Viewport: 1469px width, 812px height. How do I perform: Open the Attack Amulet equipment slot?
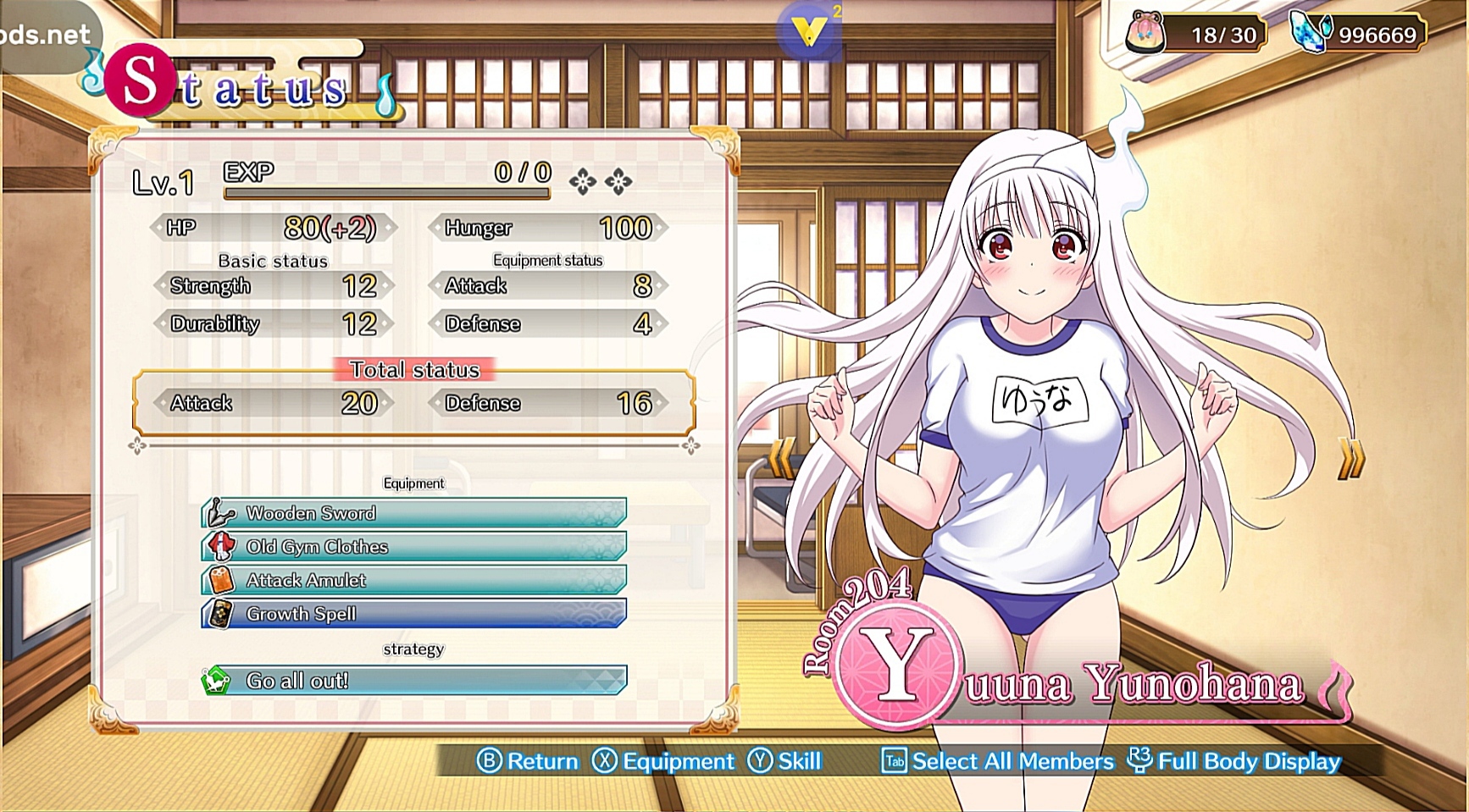point(414,580)
